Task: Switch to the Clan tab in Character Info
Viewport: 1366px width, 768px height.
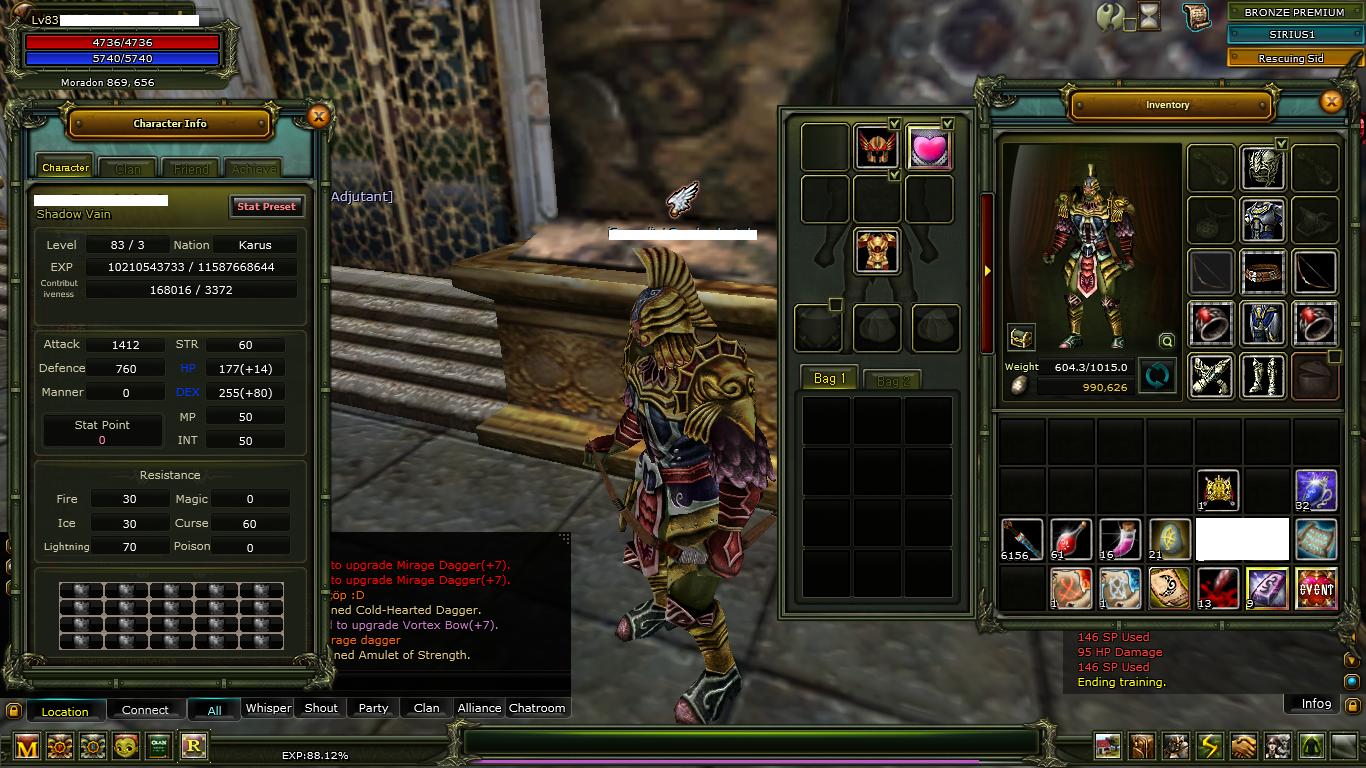Action: 126,168
